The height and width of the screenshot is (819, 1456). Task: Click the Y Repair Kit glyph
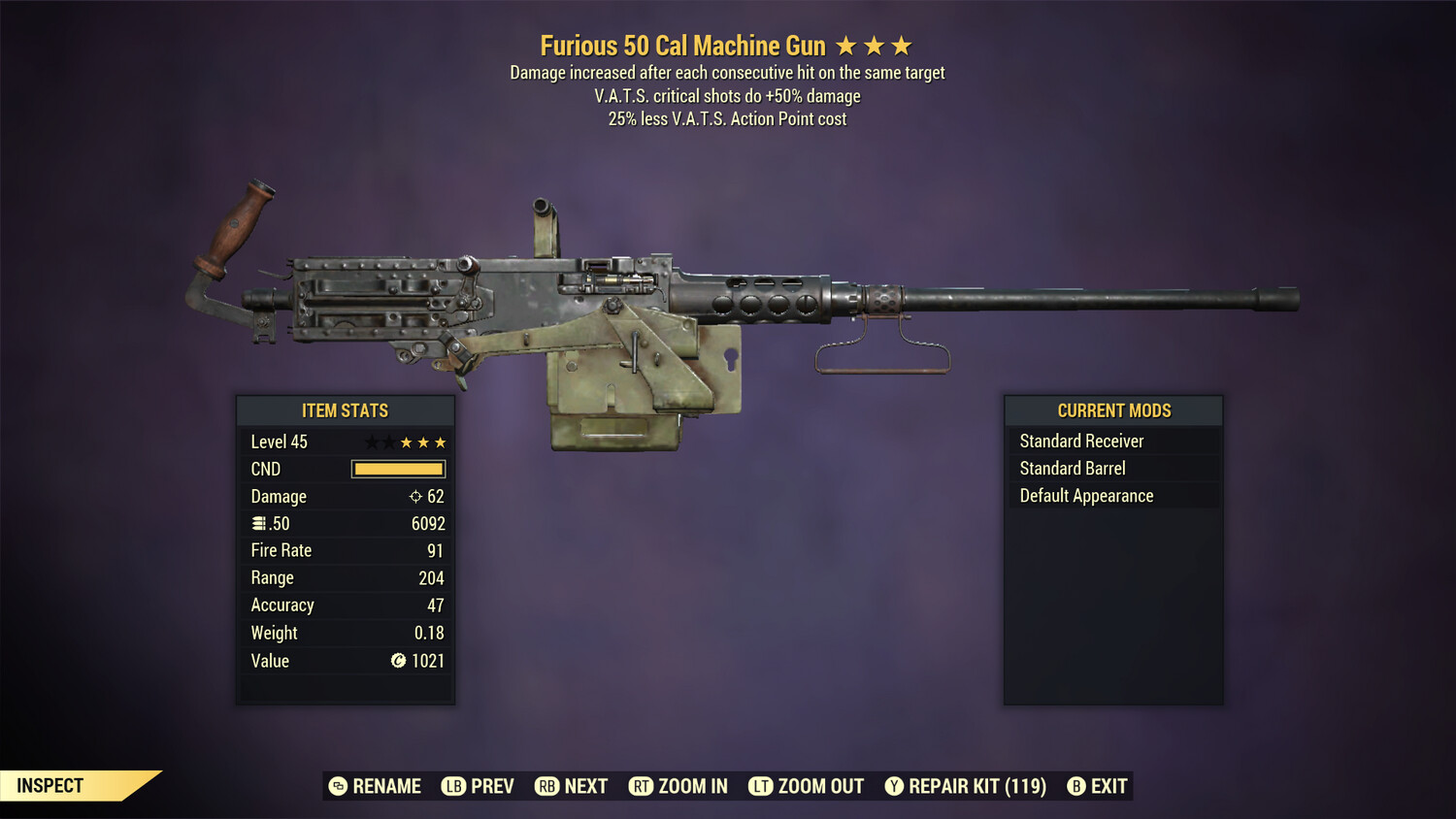(x=894, y=786)
